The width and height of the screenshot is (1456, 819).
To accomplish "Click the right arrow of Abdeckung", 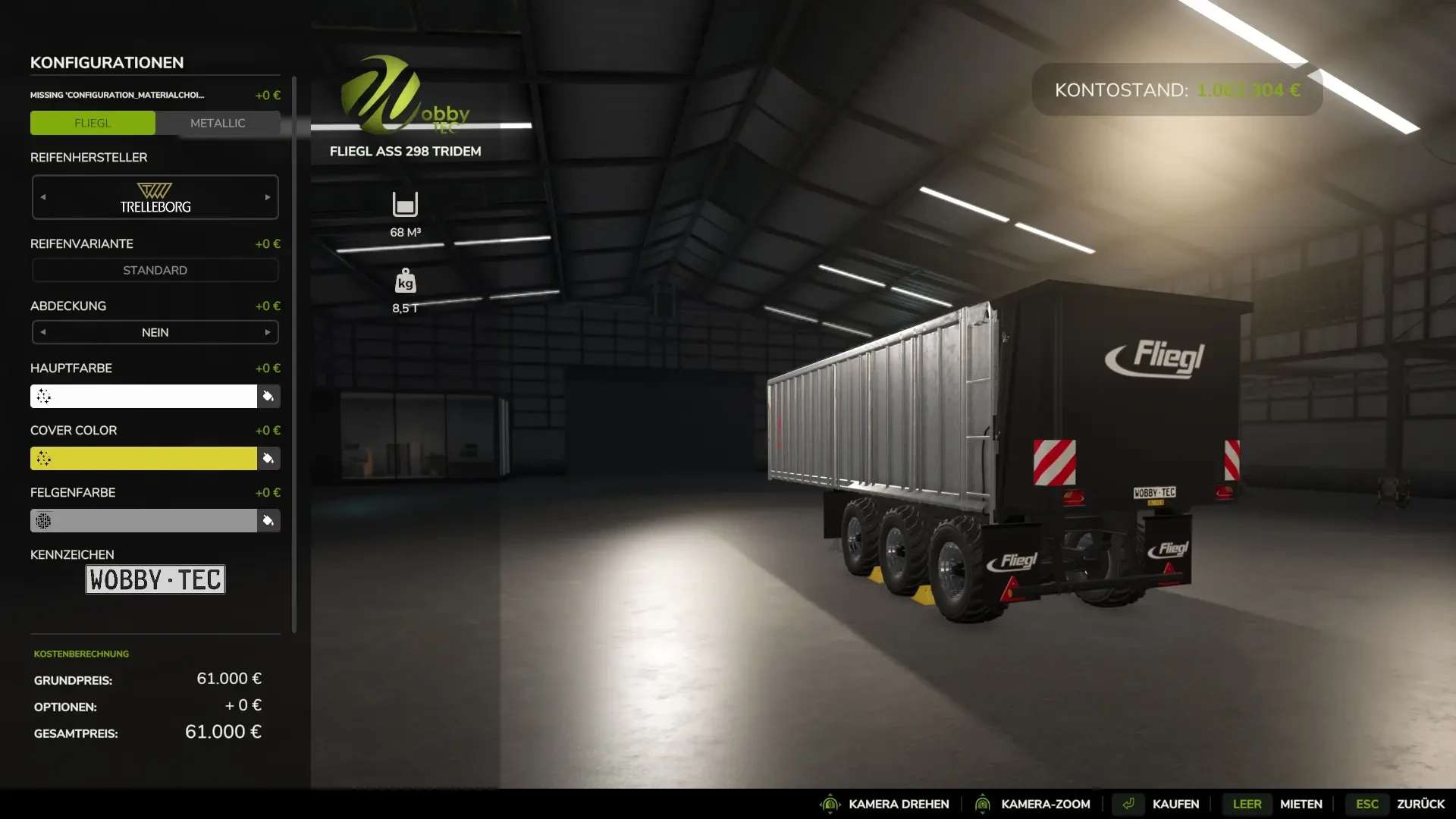I will pyautogui.click(x=268, y=332).
